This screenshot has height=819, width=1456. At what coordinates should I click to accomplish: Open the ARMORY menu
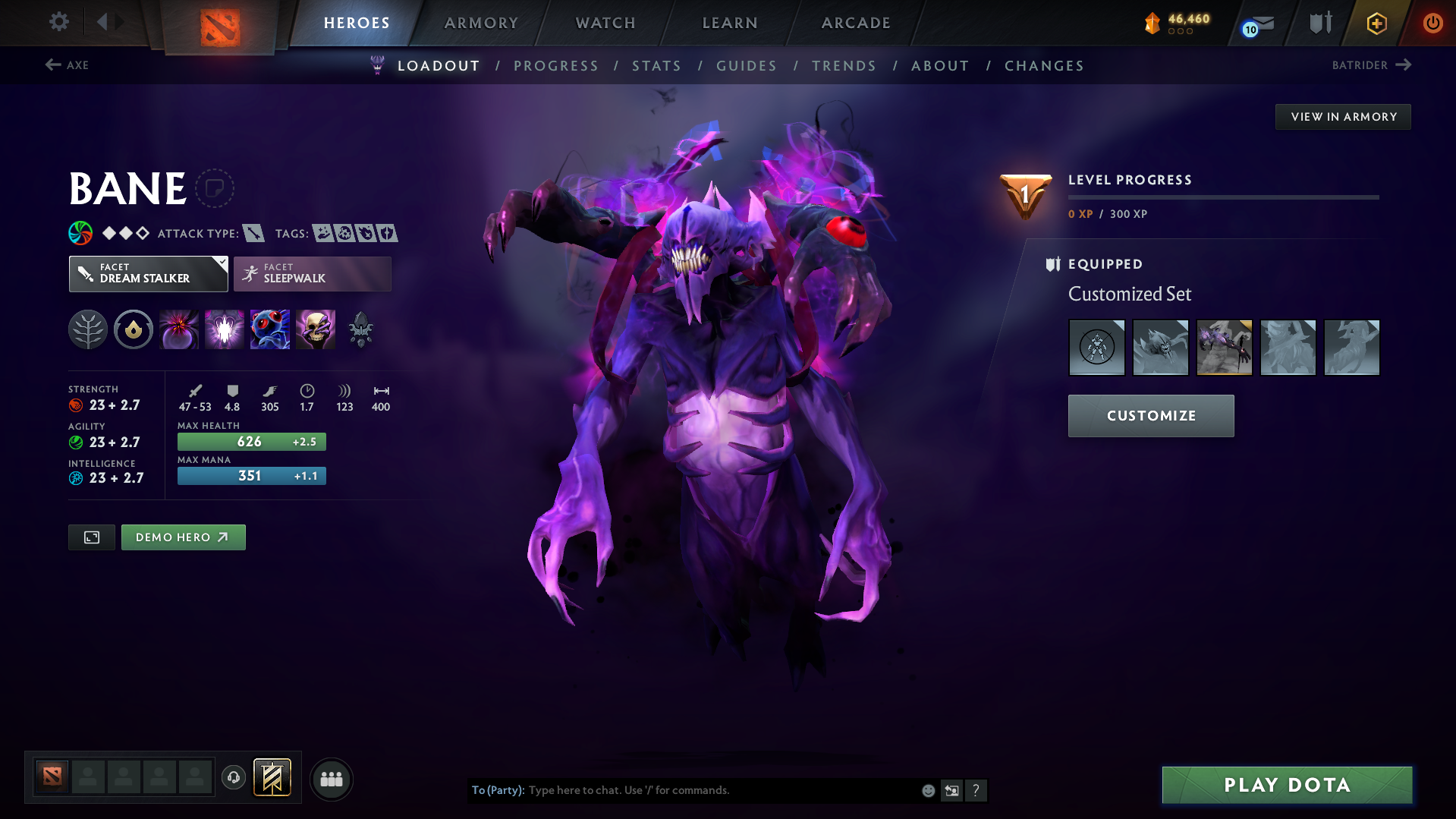(x=481, y=23)
